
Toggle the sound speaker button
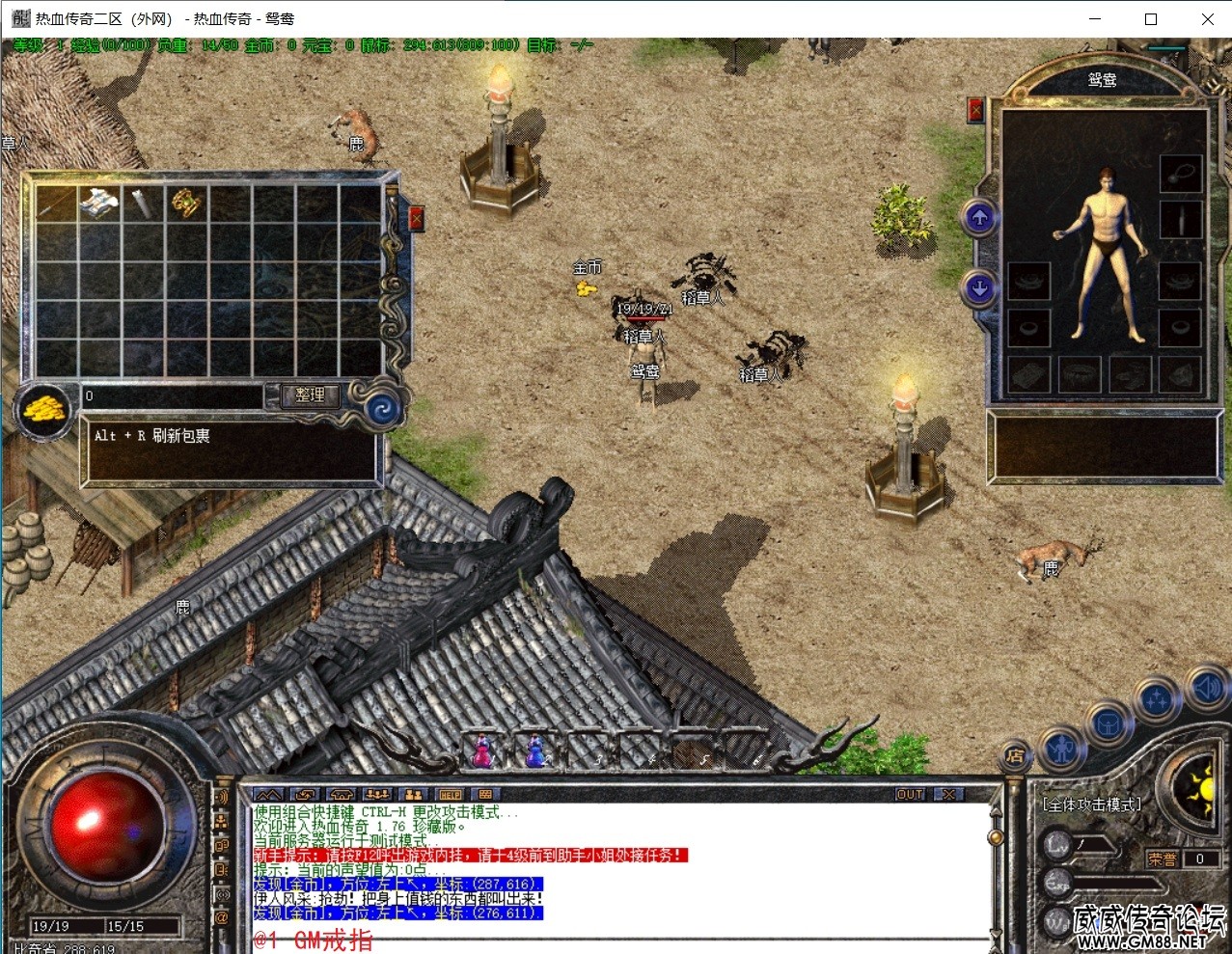point(1205,687)
